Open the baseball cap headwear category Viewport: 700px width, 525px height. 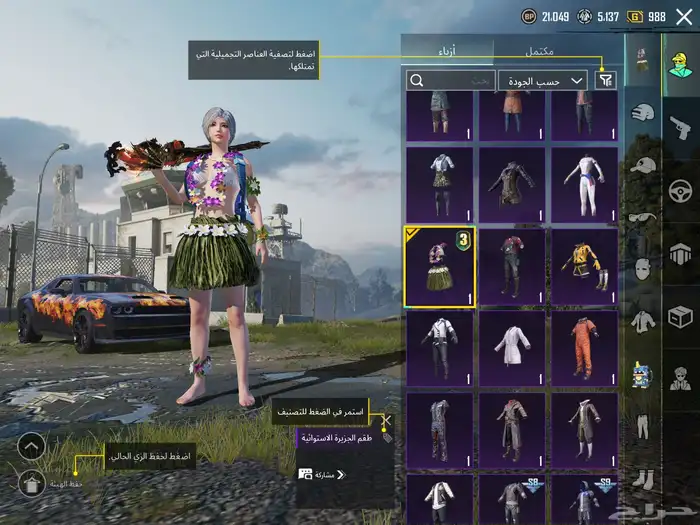pyautogui.click(x=643, y=165)
